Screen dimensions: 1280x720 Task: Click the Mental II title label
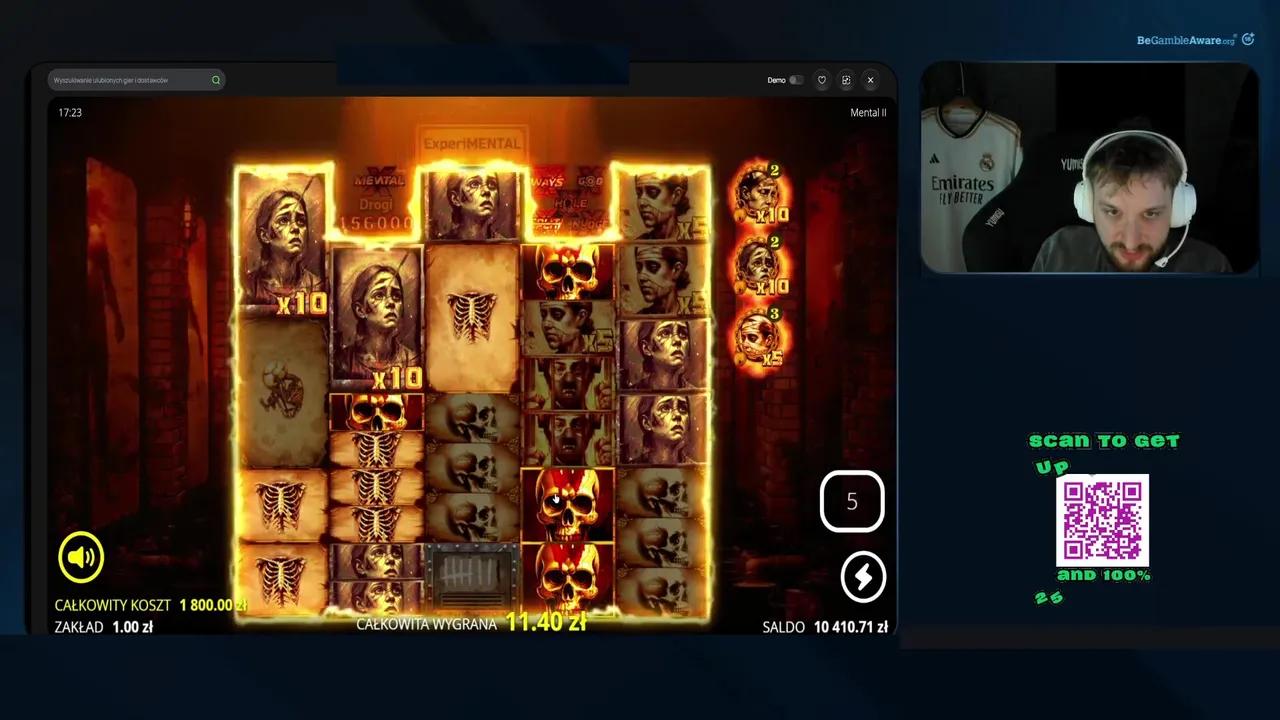click(x=867, y=112)
